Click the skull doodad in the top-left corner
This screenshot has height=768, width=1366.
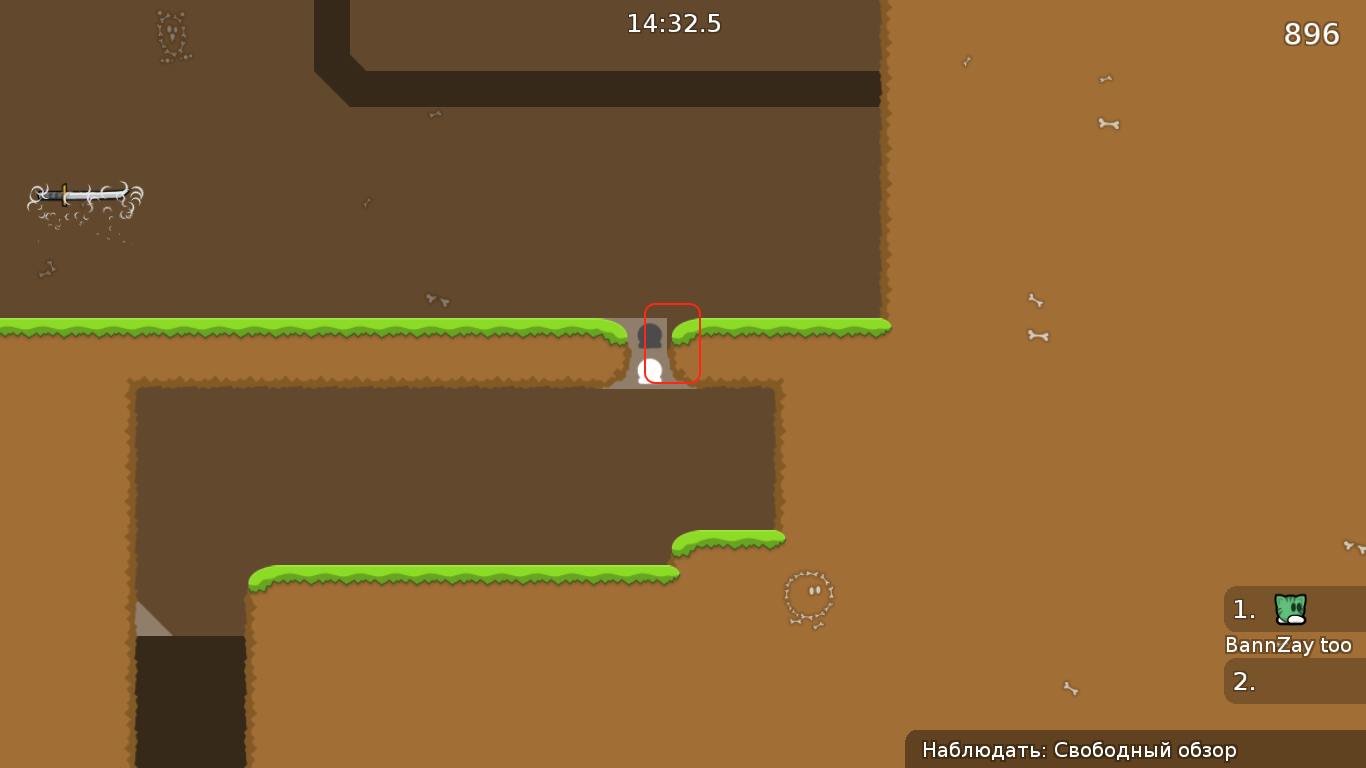pos(170,35)
